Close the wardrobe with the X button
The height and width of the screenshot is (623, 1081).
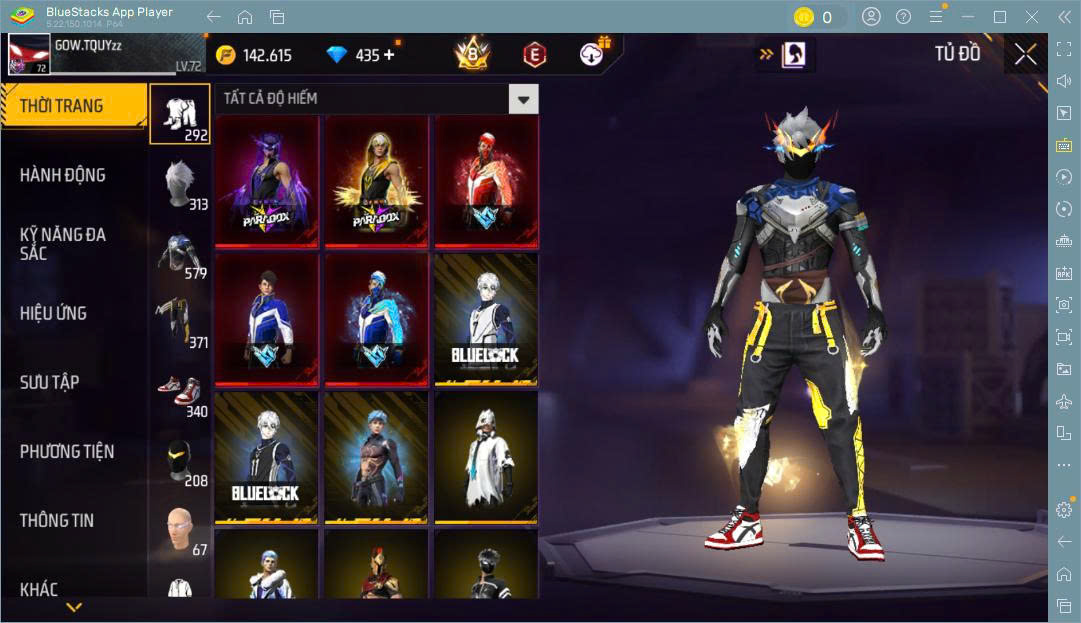[x=1025, y=55]
